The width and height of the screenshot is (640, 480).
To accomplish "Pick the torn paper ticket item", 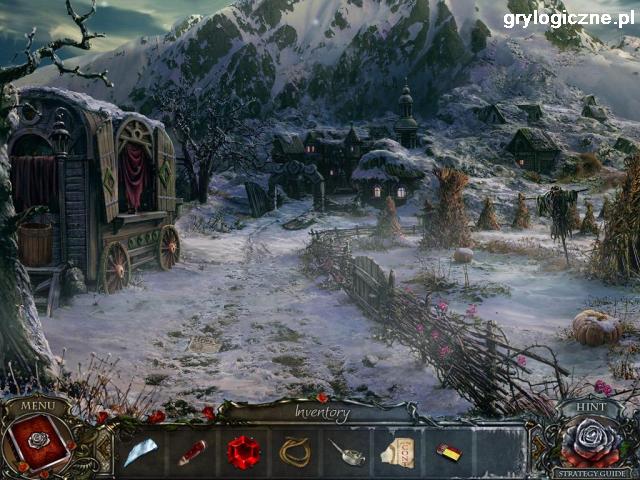I will (x=398, y=451).
